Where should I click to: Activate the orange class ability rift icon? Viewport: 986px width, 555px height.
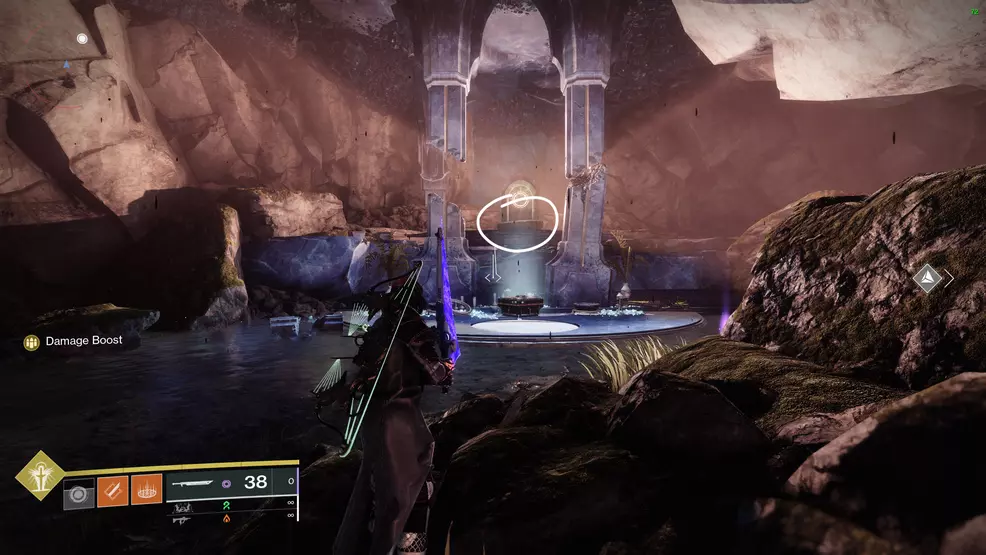coord(146,490)
